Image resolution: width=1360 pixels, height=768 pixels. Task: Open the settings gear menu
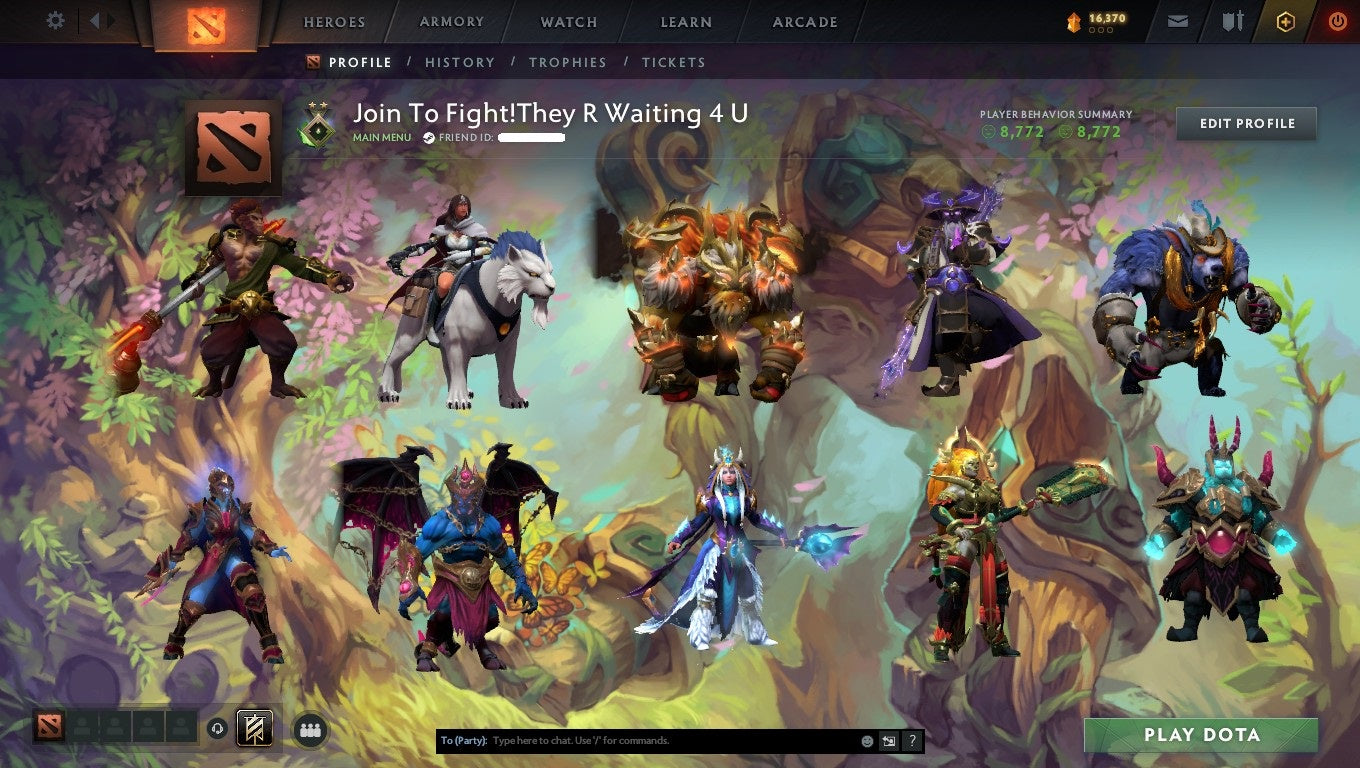point(55,20)
